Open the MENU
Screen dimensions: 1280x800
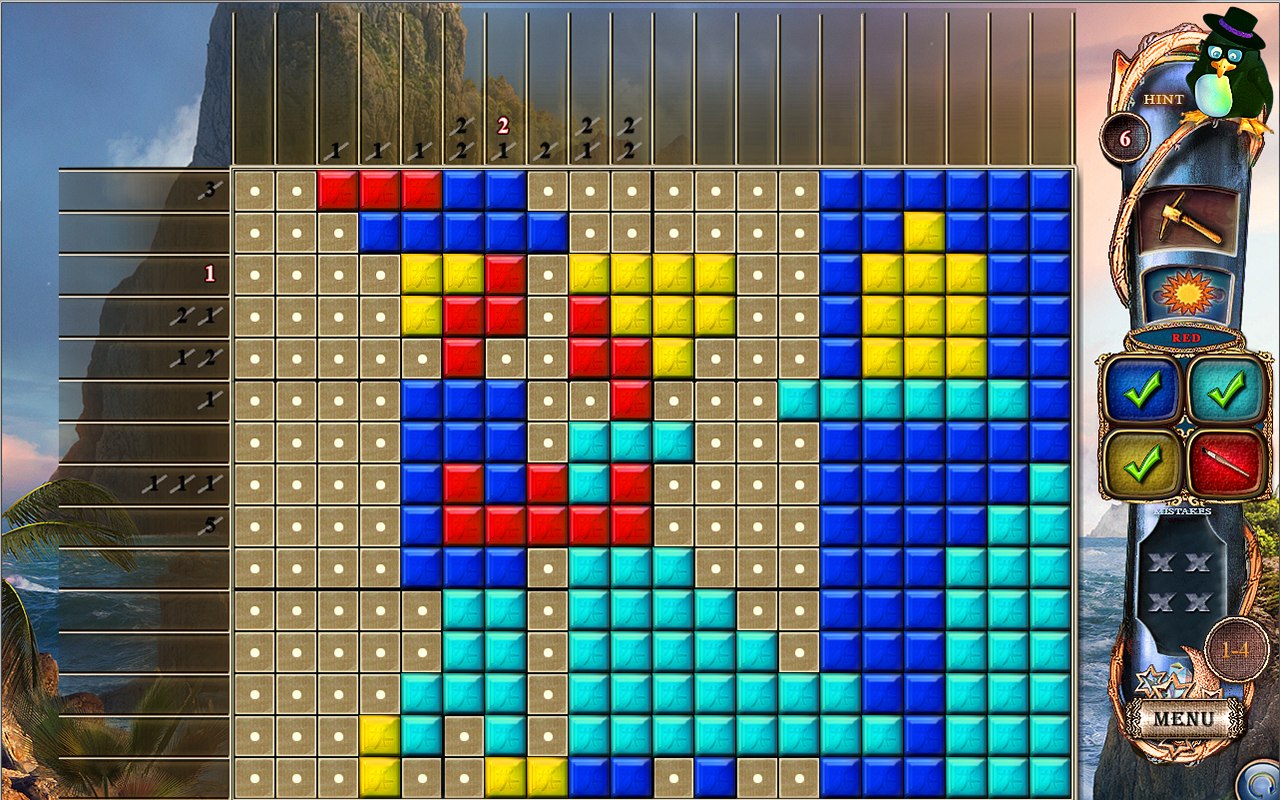(x=1184, y=717)
